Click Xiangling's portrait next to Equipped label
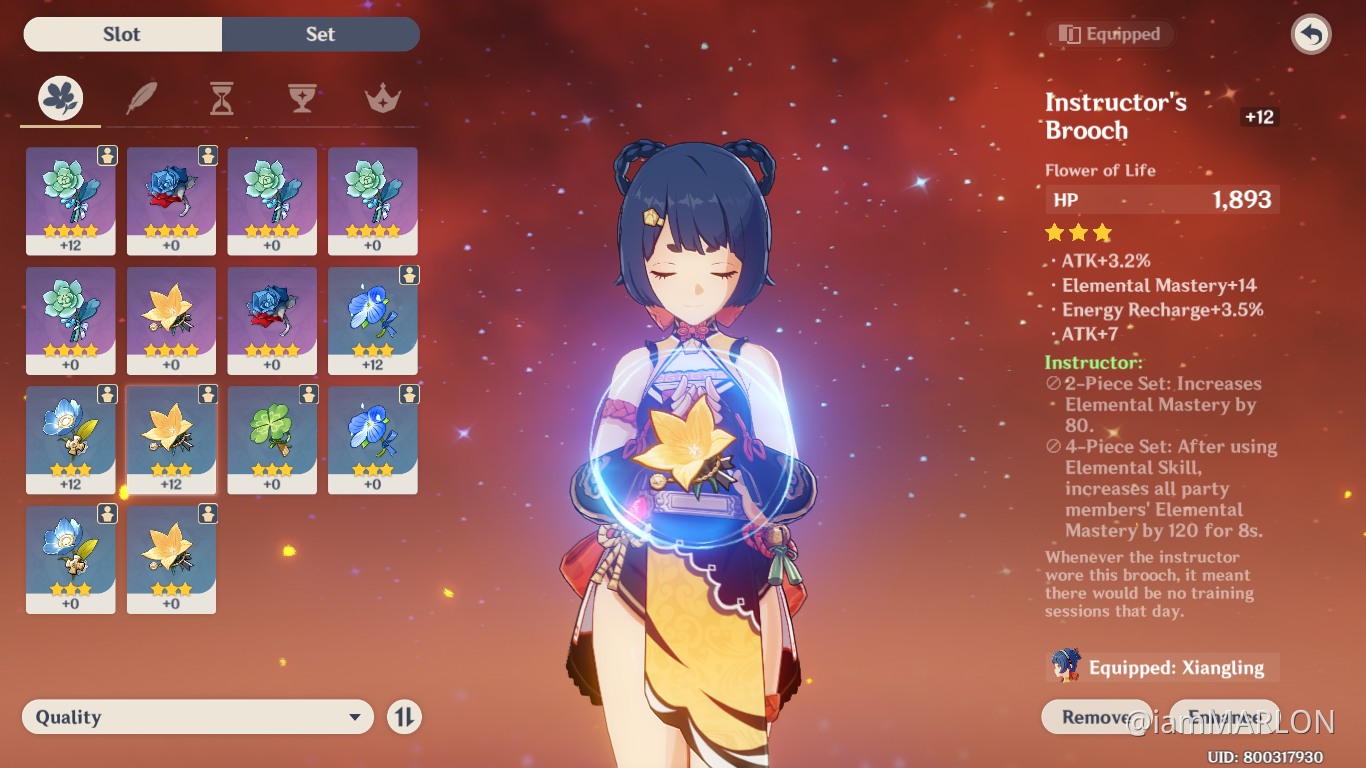This screenshot has width=1366, height=768. coord(1065,666)
